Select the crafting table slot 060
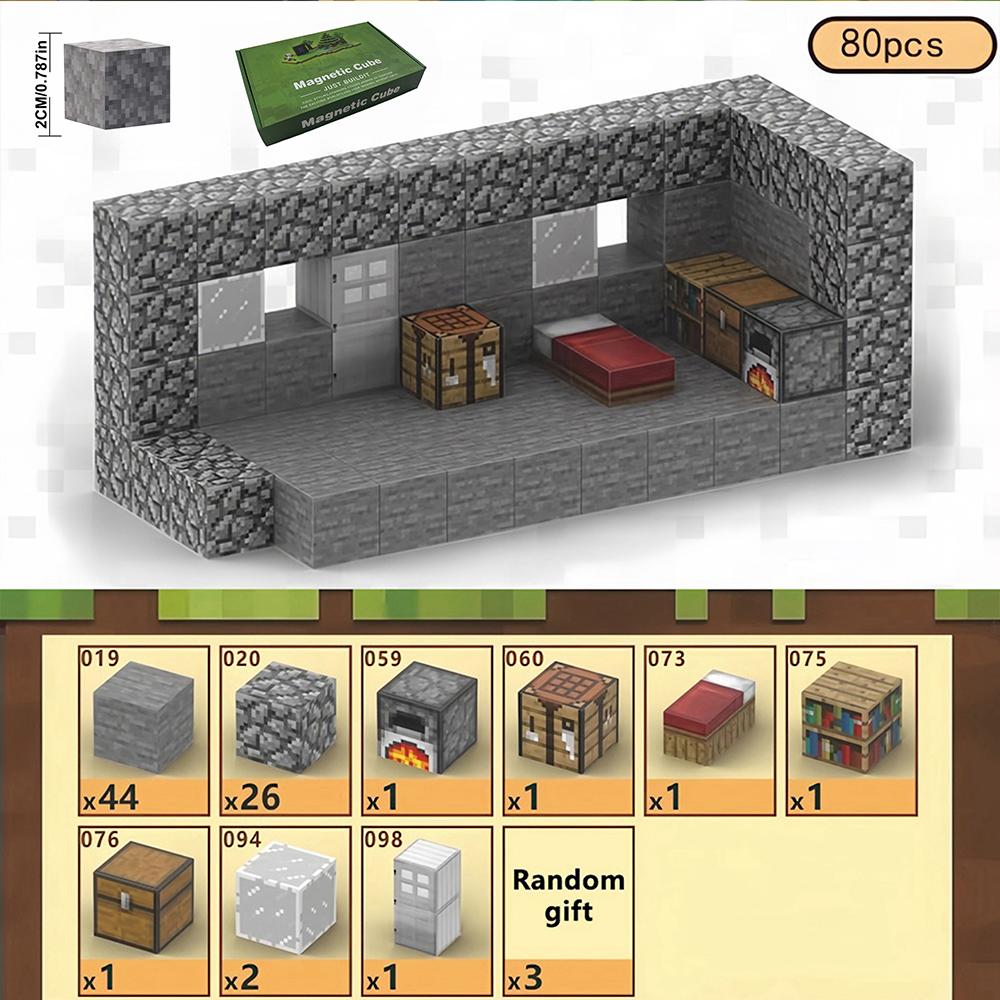1000x1000 pixels. tap(568, 729)
